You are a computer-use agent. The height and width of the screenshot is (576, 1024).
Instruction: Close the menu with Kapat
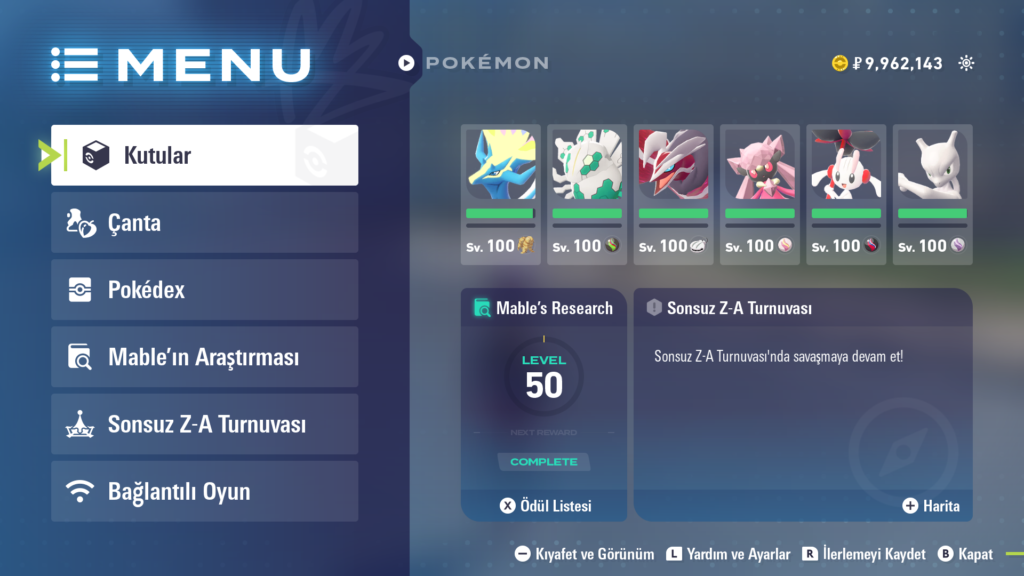[x=966, y=554]
